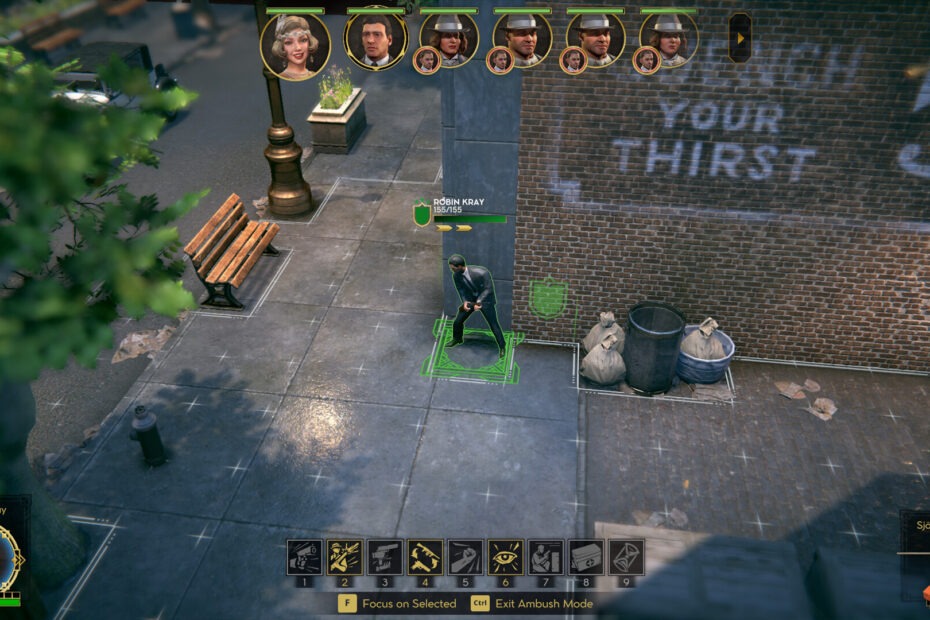930x620 pixels.
Task: Select the blonde woman with headband portrait
Action: pos(295,45)
